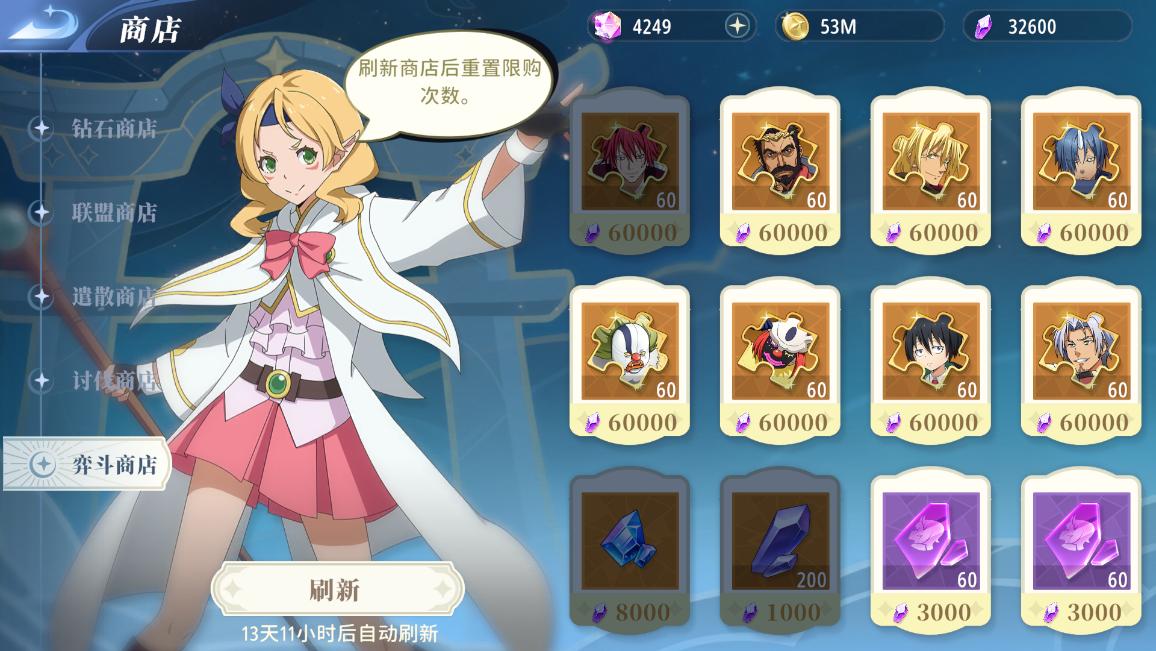Select the 遗散商店 tab
The width and height of the screenshot is (1156, 651).
[113, 297]
